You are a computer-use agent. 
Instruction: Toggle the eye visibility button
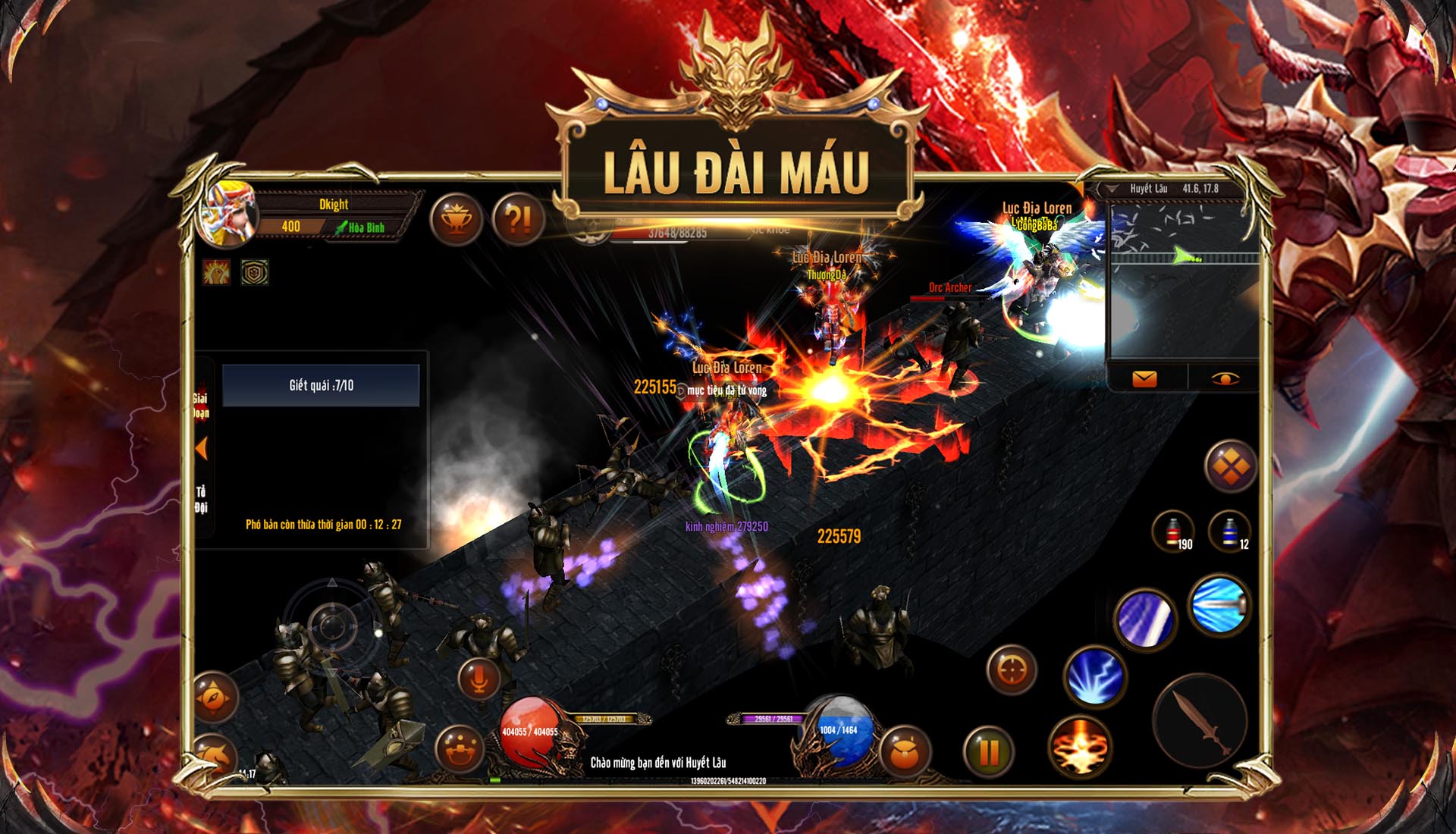pyautogui.click(x=1224, y=378)
